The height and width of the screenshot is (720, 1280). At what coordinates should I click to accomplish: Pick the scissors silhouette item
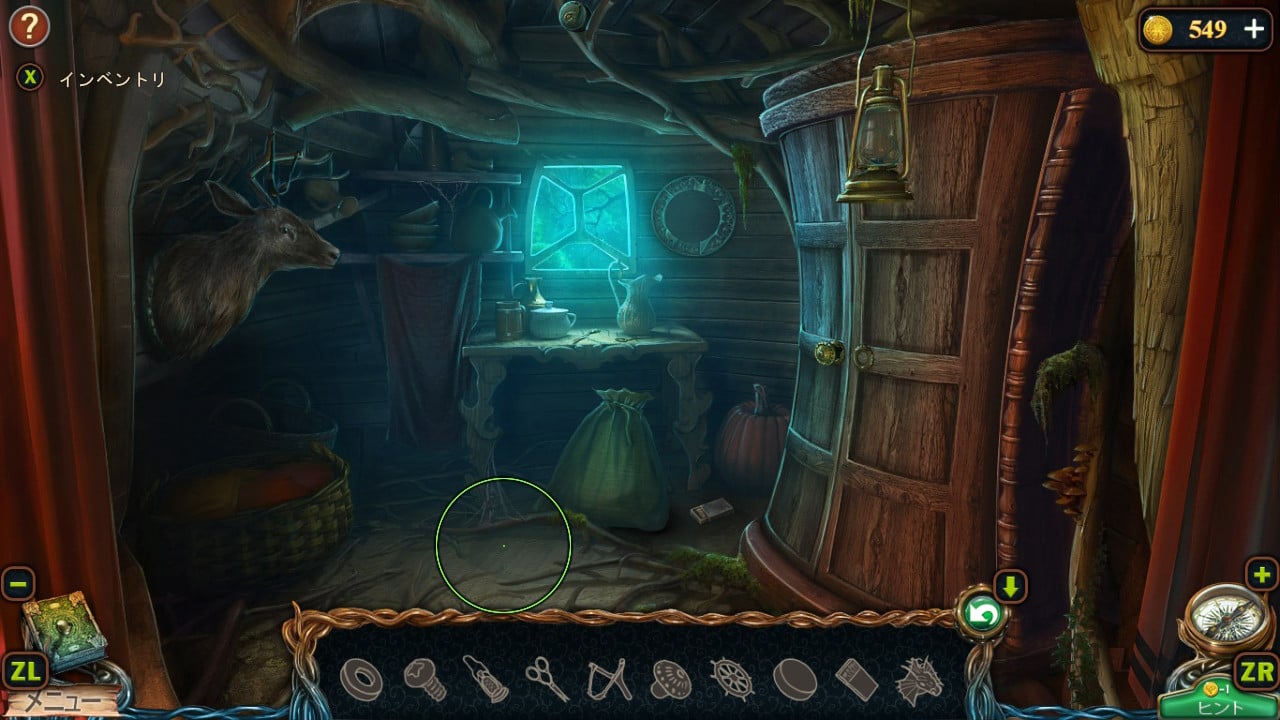click(x=547, y=679)
